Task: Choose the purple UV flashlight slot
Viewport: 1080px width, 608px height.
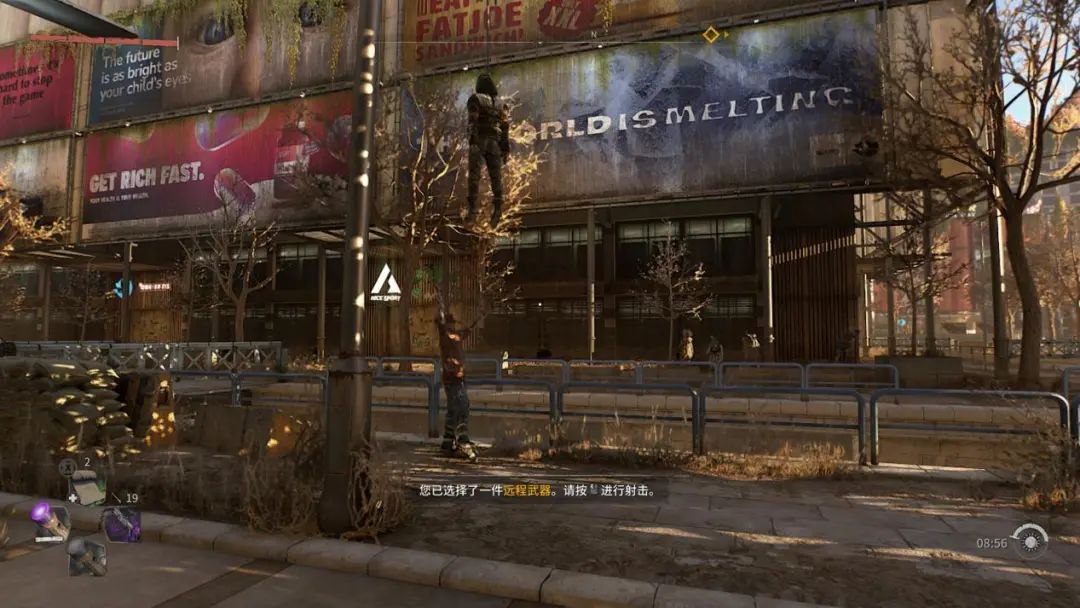Action: [x=49, y=521]
